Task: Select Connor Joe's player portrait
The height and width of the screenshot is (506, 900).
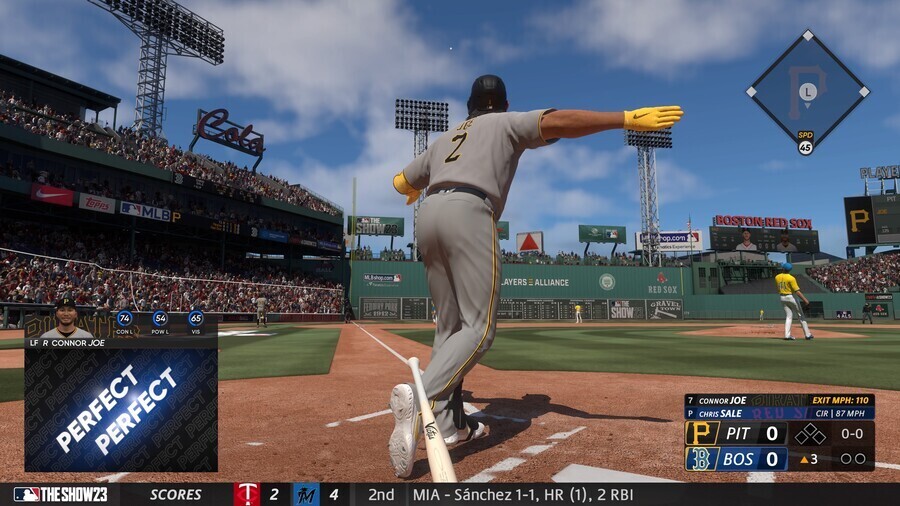Action: (x=66, y=318)
